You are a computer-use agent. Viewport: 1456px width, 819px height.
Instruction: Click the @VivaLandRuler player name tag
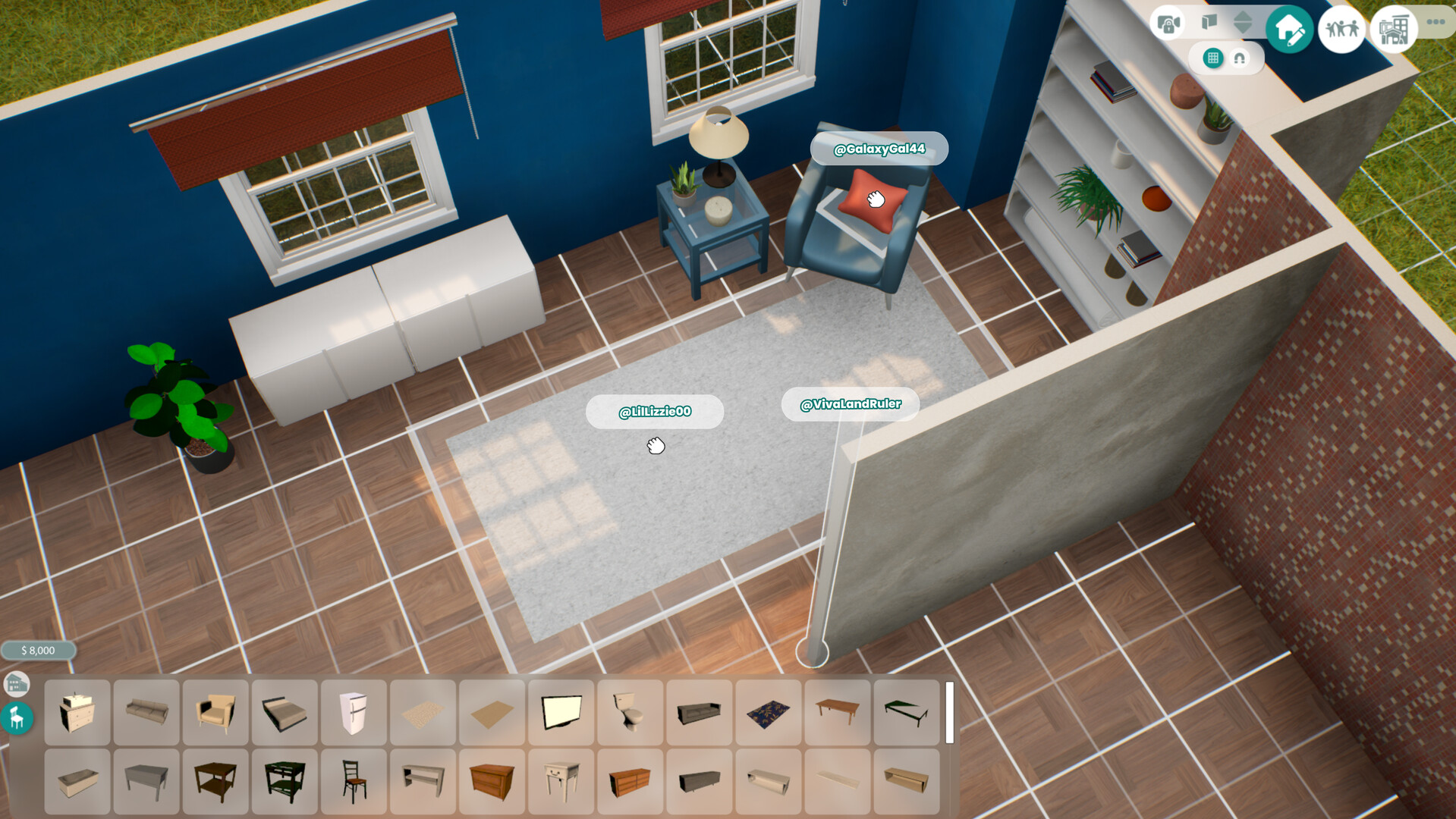[x=850, y=404]
